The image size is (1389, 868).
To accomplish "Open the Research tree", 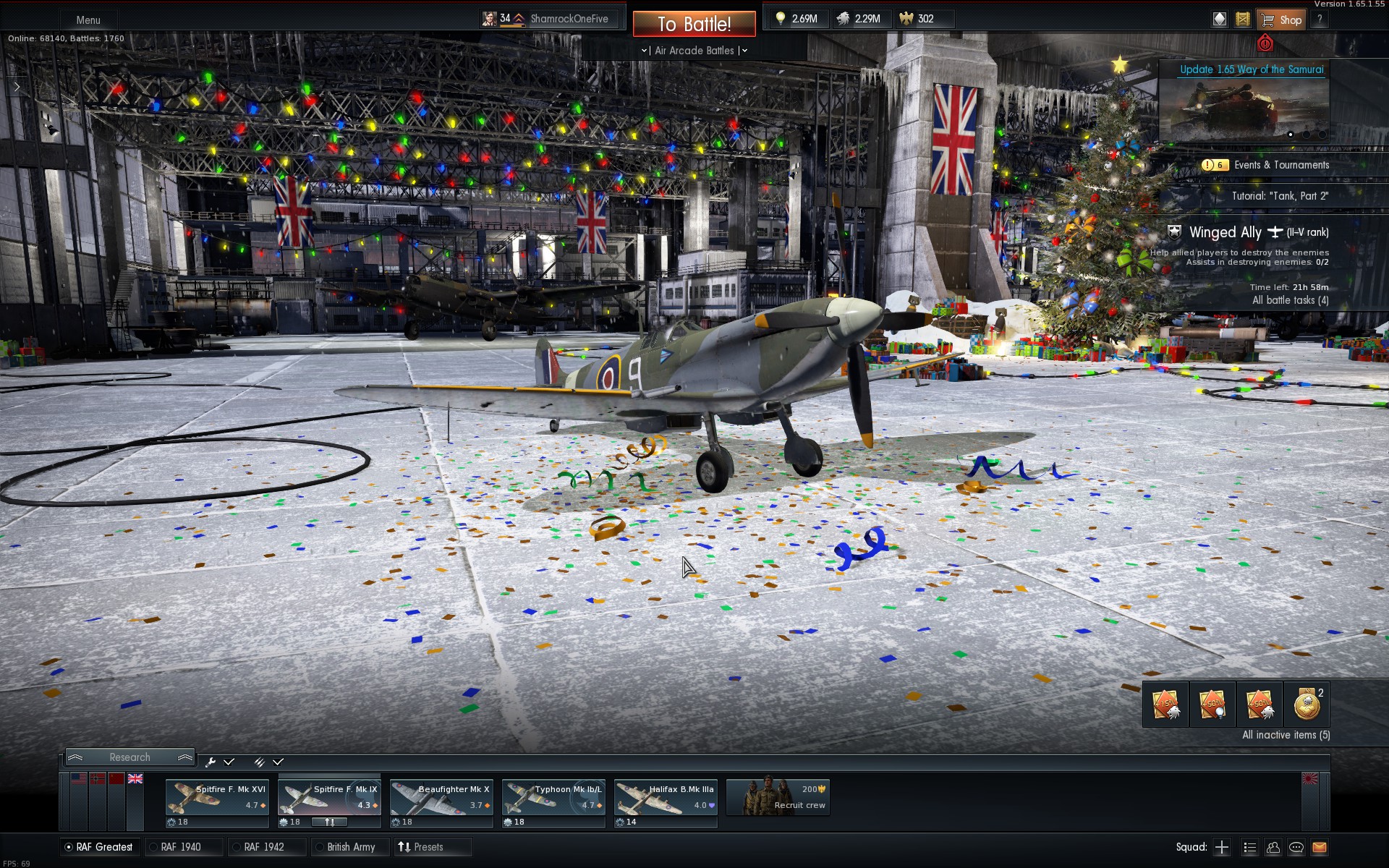I will point(130,757).
